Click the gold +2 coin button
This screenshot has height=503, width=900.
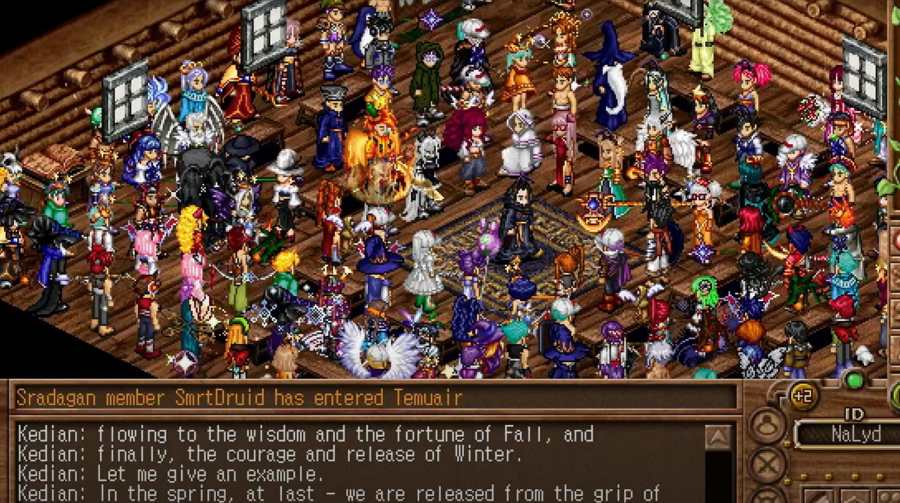tap(803, 395)
